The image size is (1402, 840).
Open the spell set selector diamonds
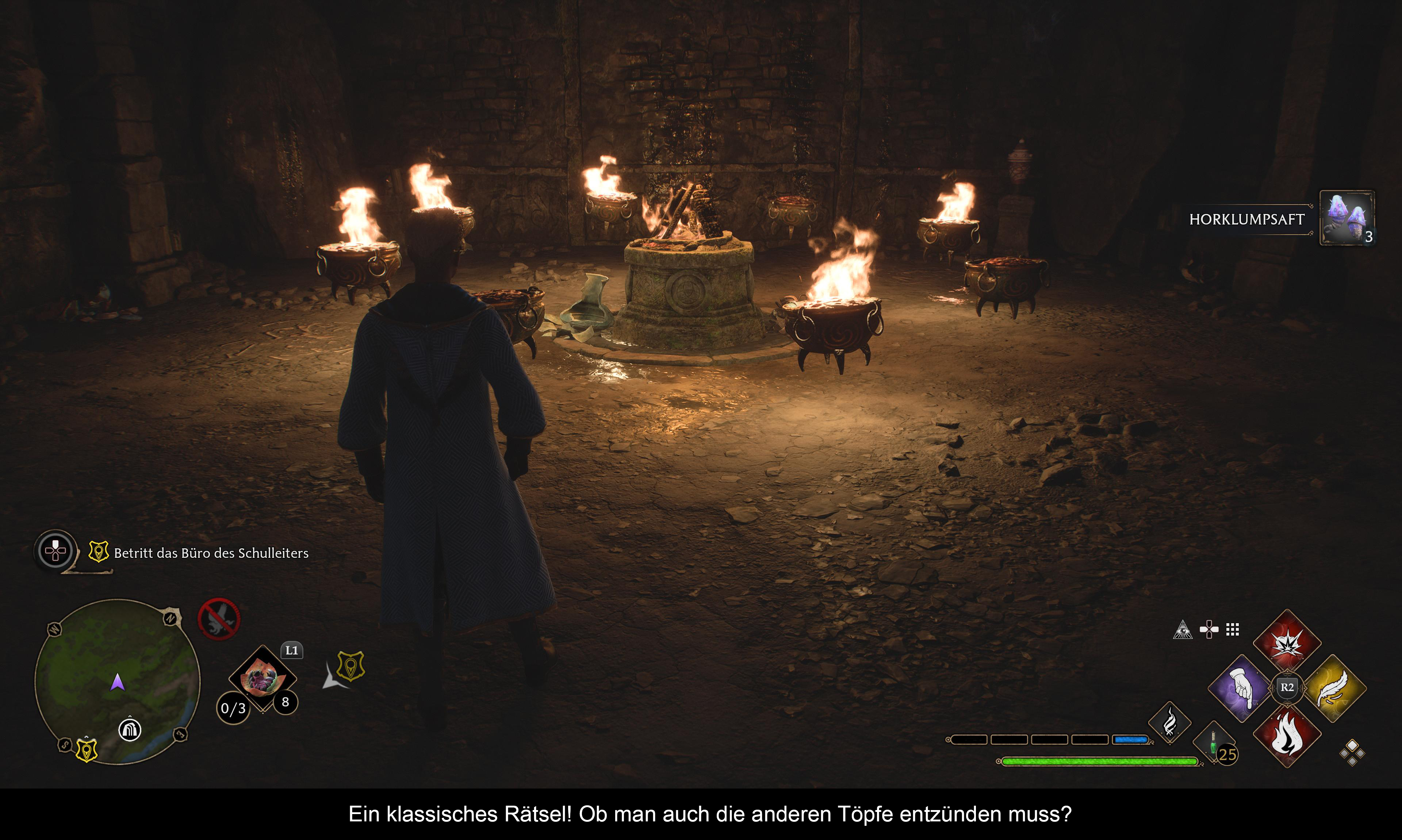[x=1352, y=753]
